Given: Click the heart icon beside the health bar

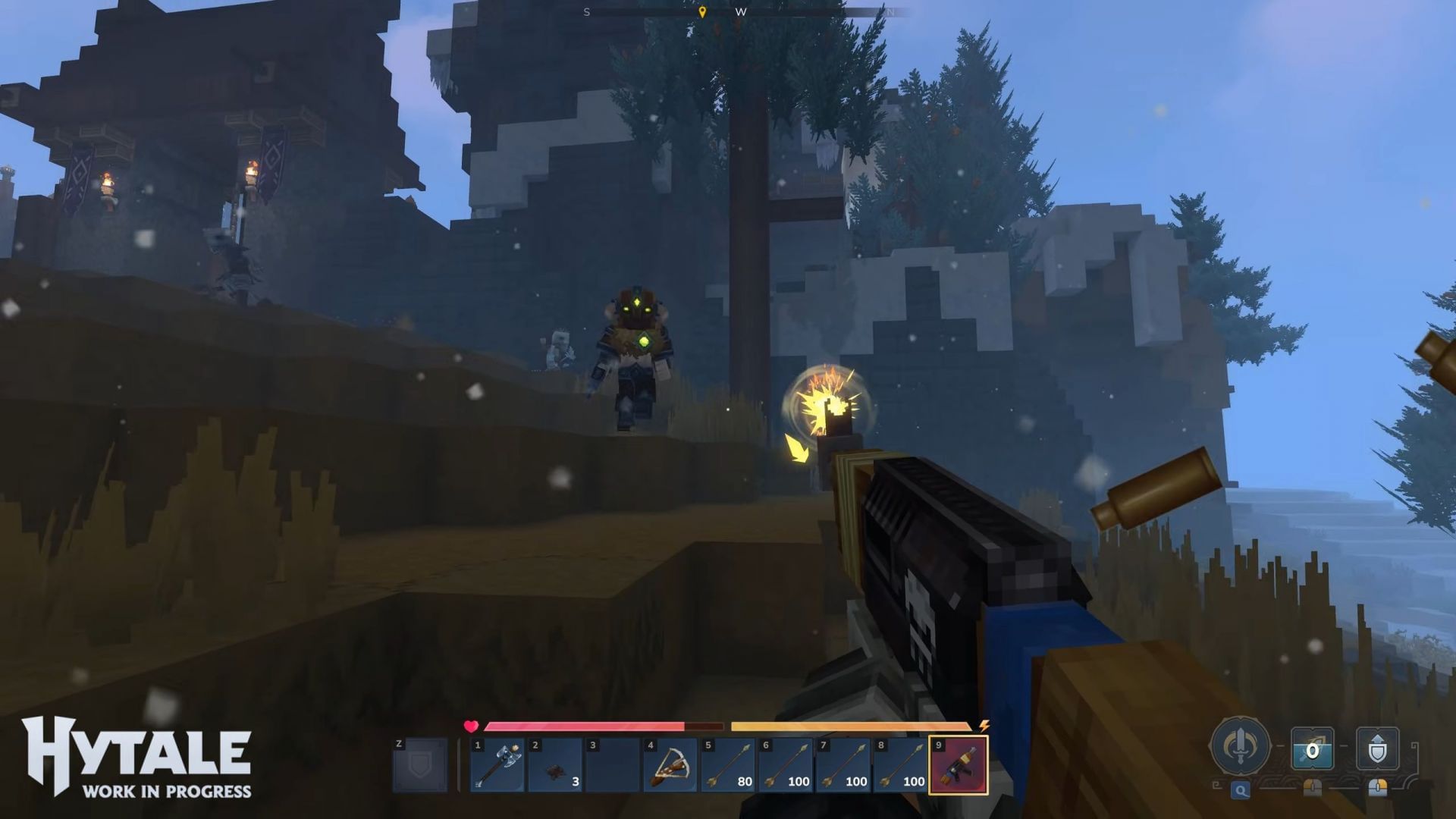Looking at the screenshot, I should (x=470, y=726).
